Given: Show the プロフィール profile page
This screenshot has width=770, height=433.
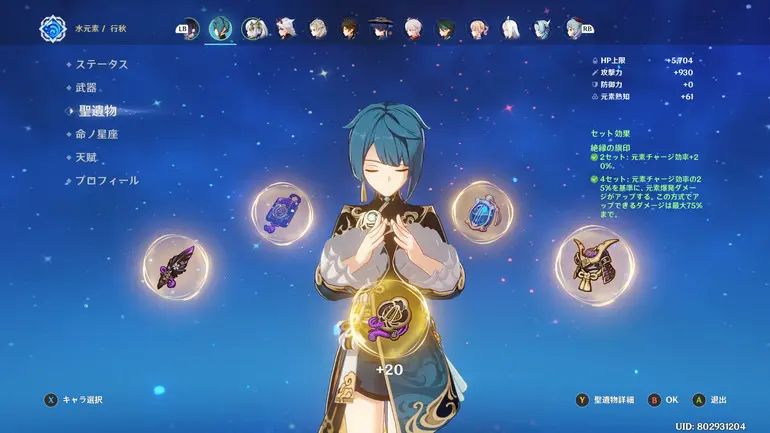Looking at the screenshot, I should [x=108, y=181].
